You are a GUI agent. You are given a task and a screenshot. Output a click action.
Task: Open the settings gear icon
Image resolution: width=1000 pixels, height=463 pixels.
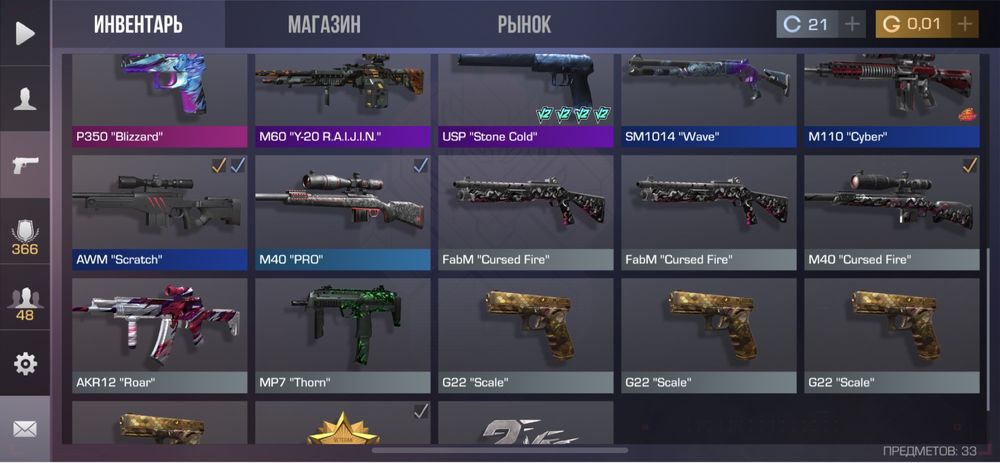point(25,363)
